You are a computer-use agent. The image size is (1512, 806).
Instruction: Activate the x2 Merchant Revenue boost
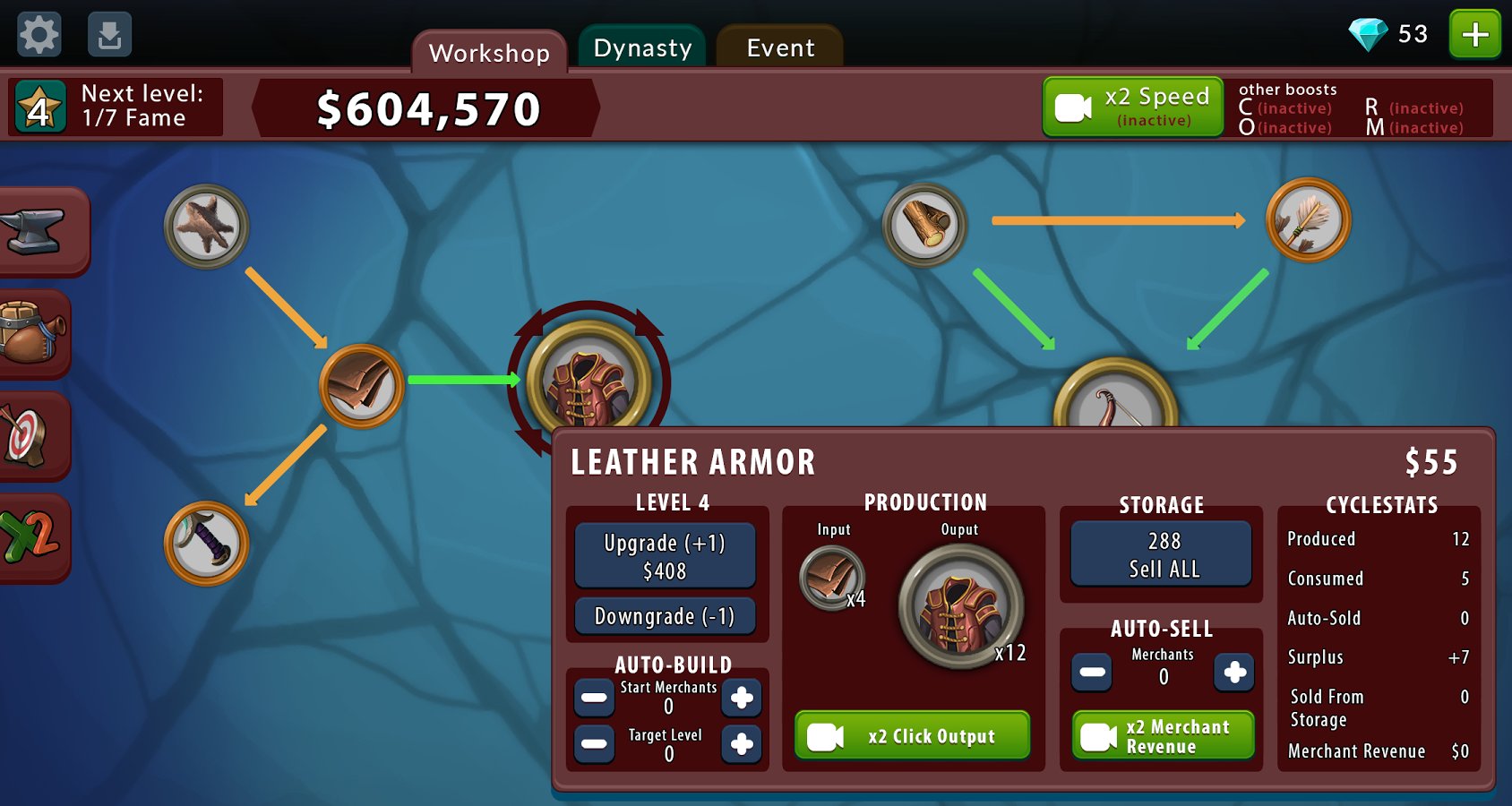click(1163, 736)
